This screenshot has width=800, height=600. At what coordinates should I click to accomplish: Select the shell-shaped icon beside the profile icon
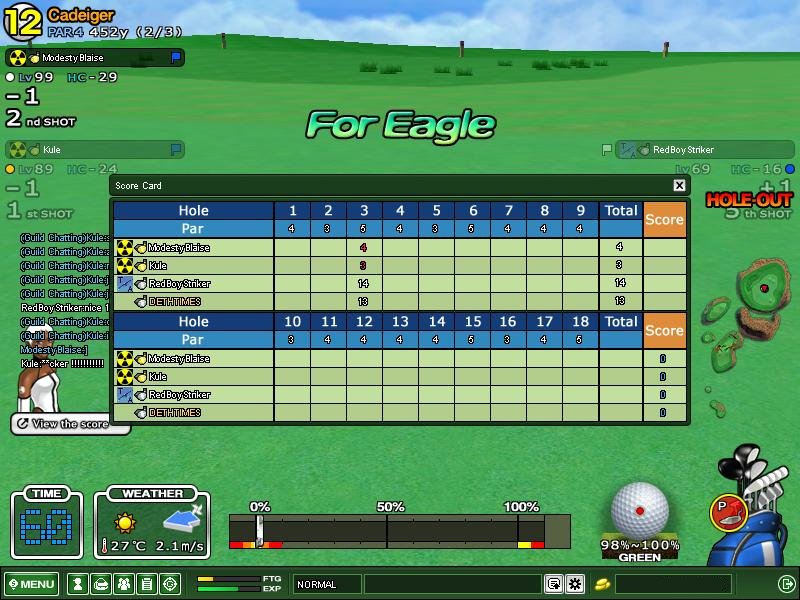click(x=100, y=584)
